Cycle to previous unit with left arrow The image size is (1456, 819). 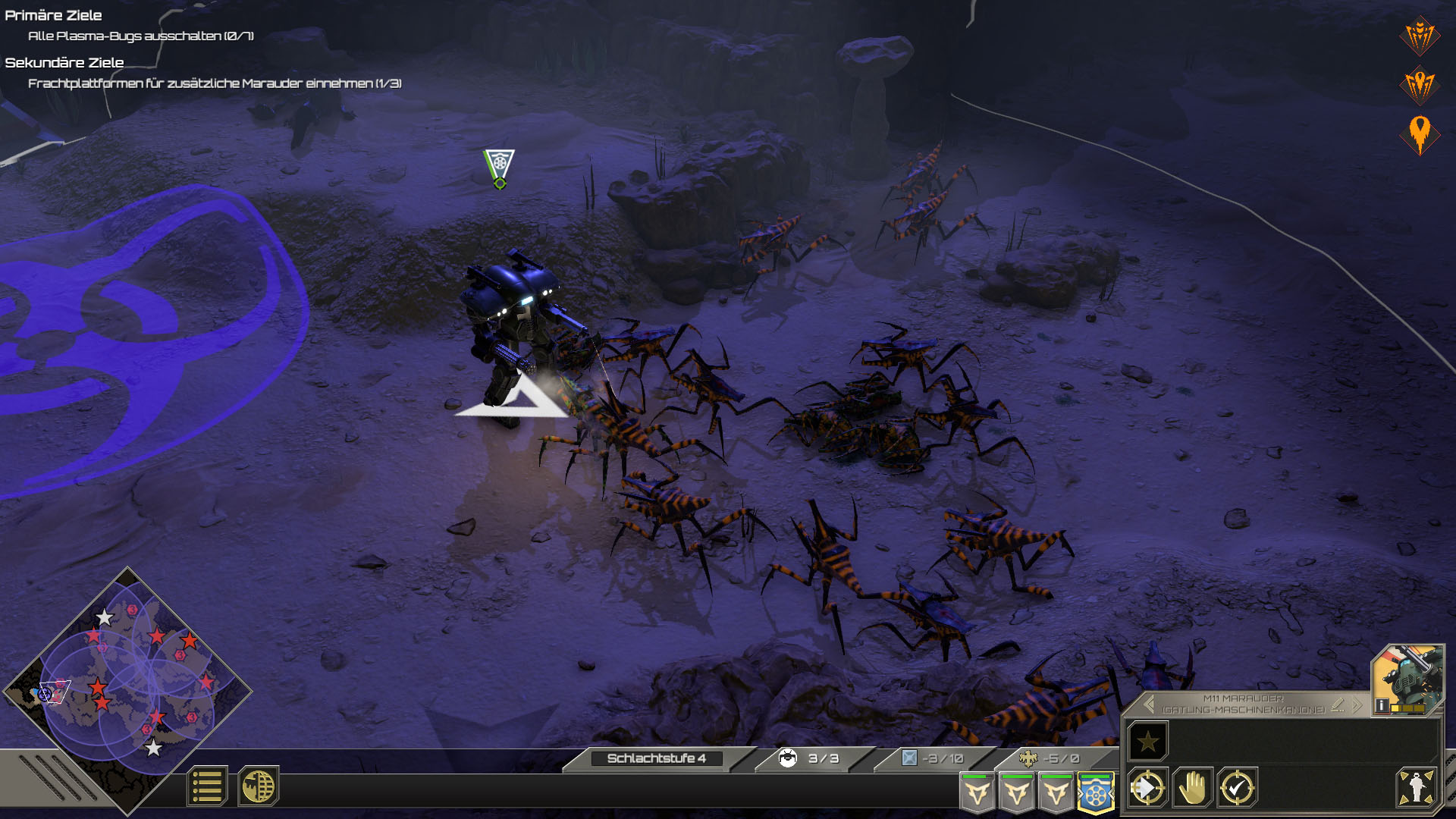(x=1149, y=704)
